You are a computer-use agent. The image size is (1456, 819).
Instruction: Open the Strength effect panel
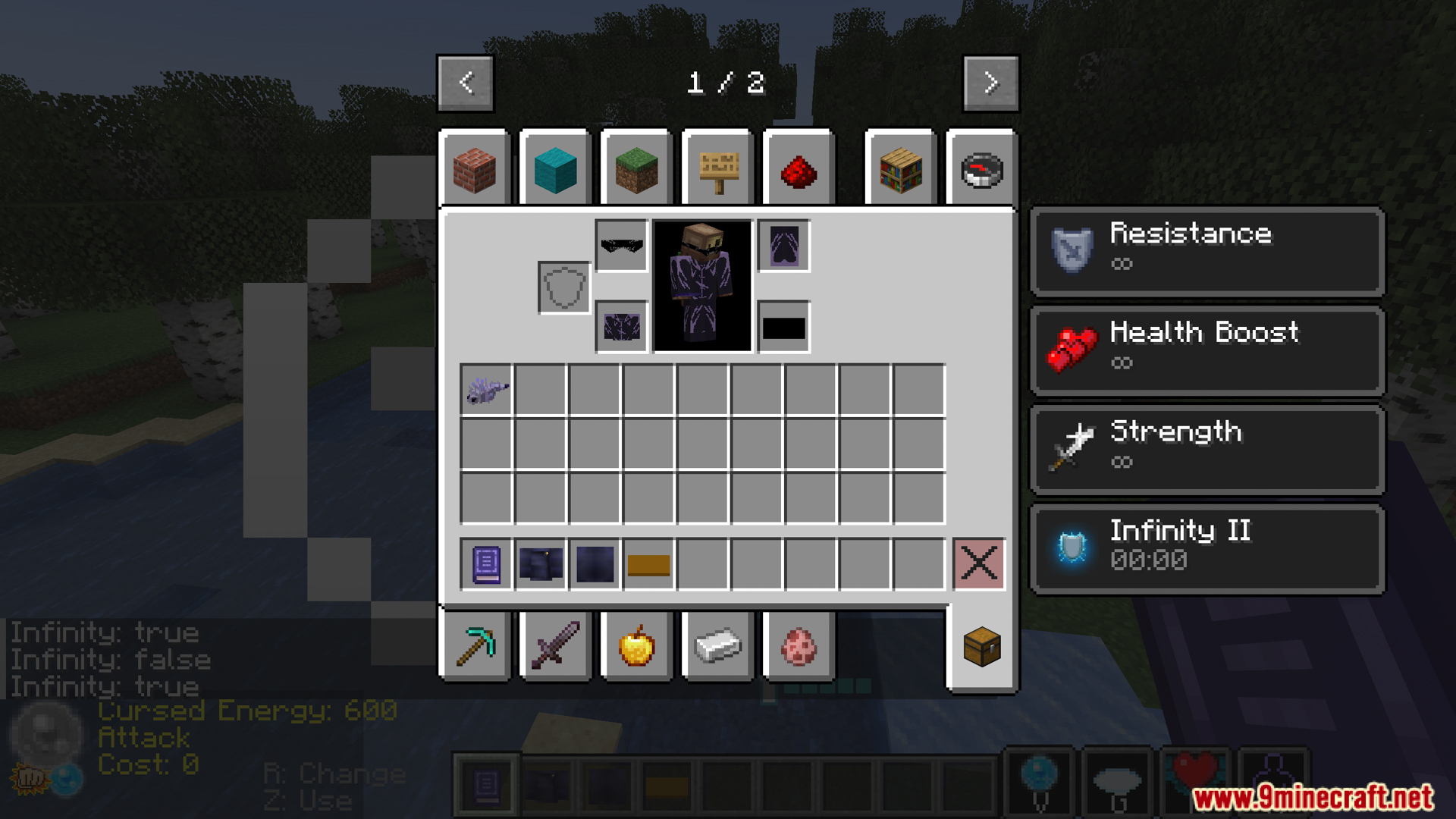coord(1206,448)
